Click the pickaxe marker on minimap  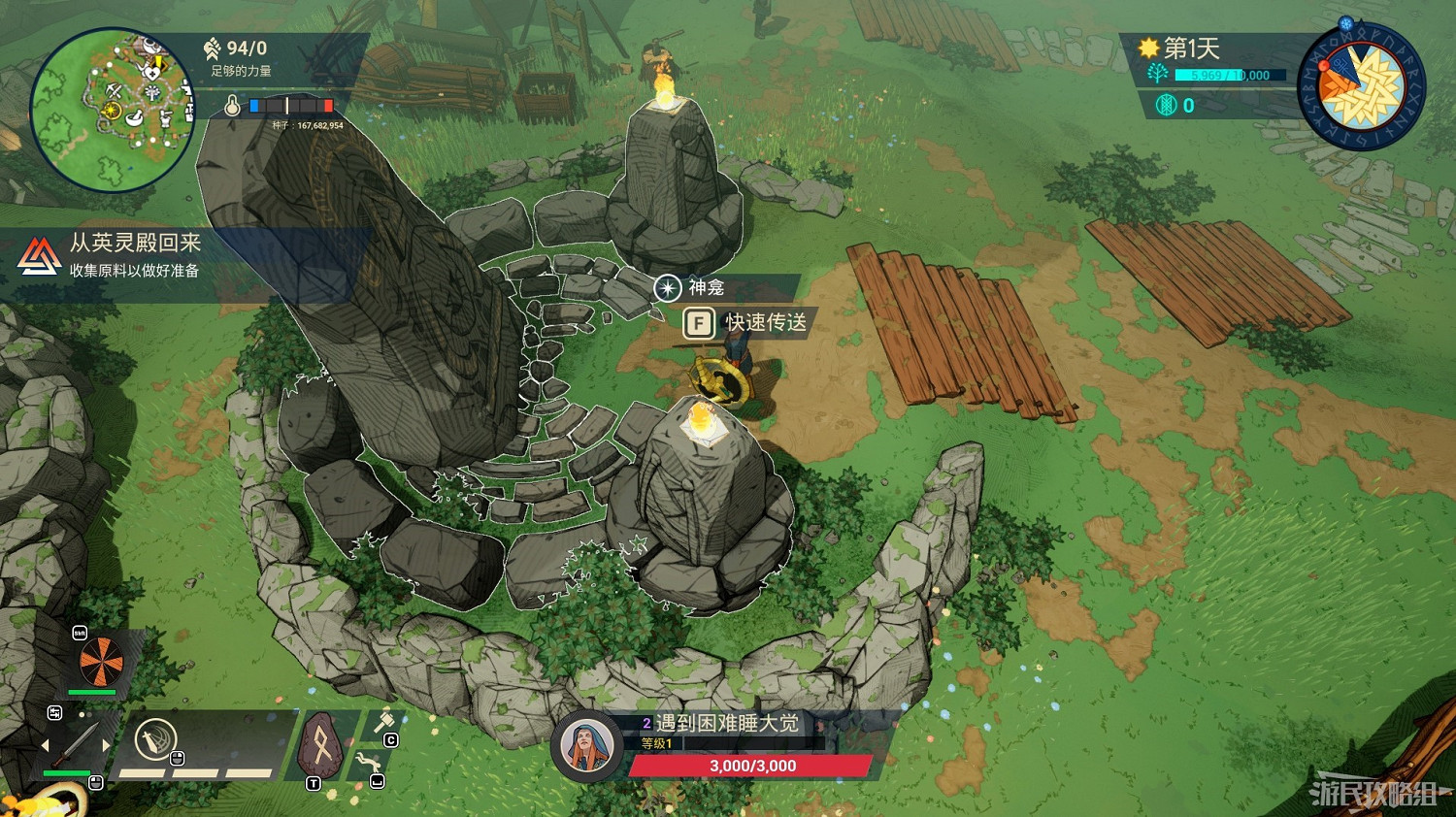pos(114,91)
